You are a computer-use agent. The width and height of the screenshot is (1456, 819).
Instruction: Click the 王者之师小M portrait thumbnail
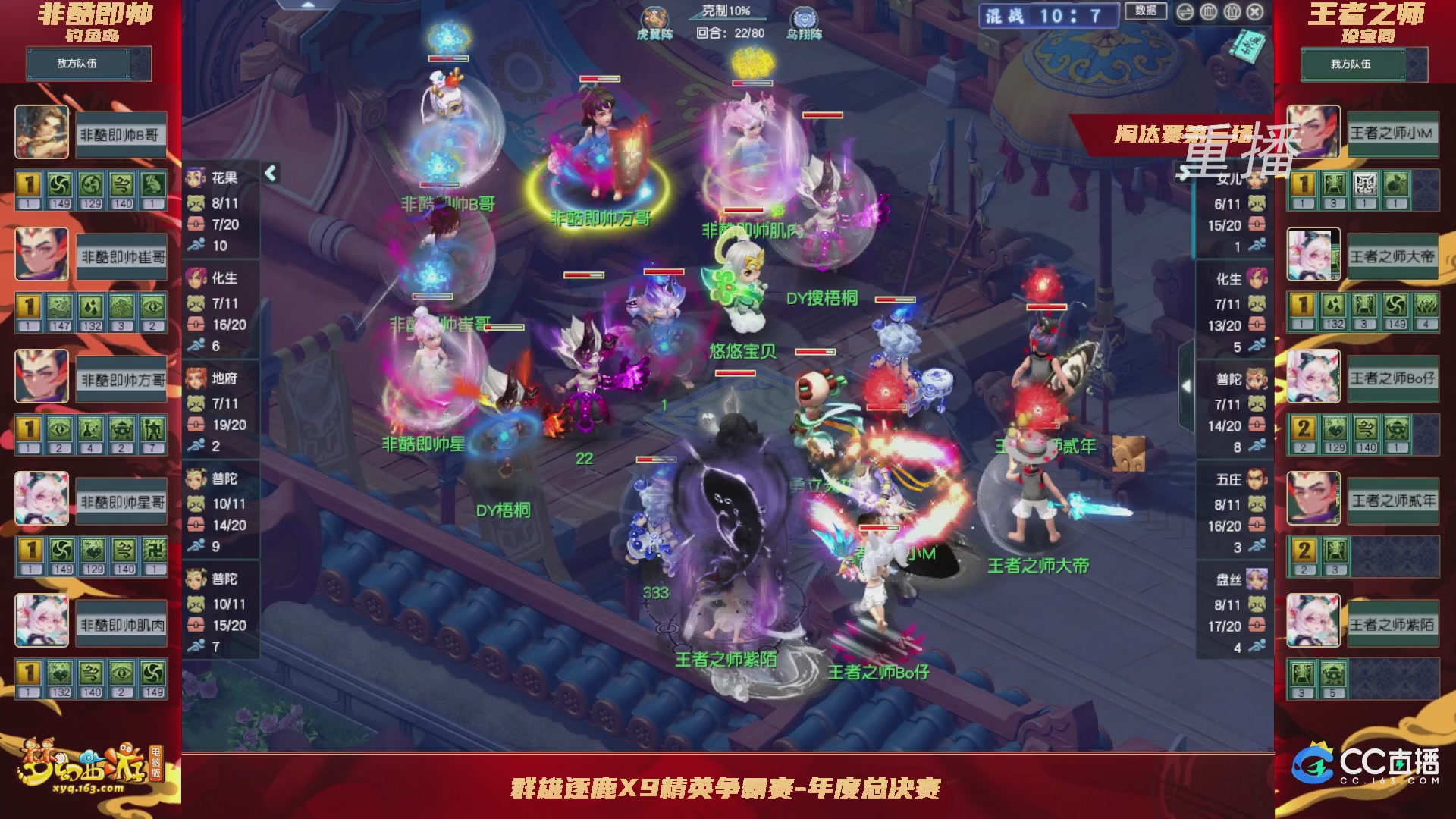coord(1313,133)
